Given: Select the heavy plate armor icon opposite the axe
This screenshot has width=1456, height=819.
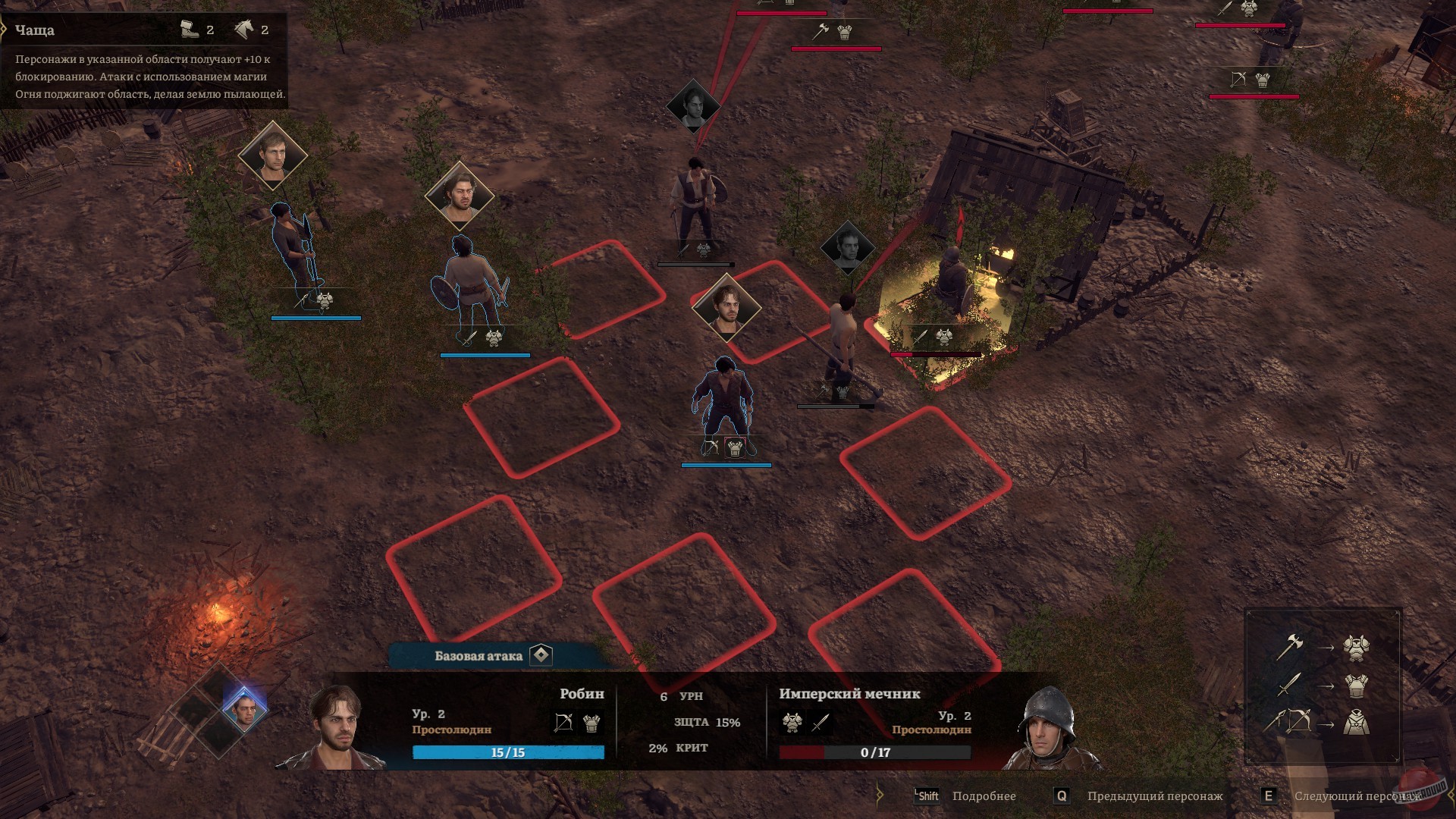Looking at the screenshot, I should [x=1356, y=649].
